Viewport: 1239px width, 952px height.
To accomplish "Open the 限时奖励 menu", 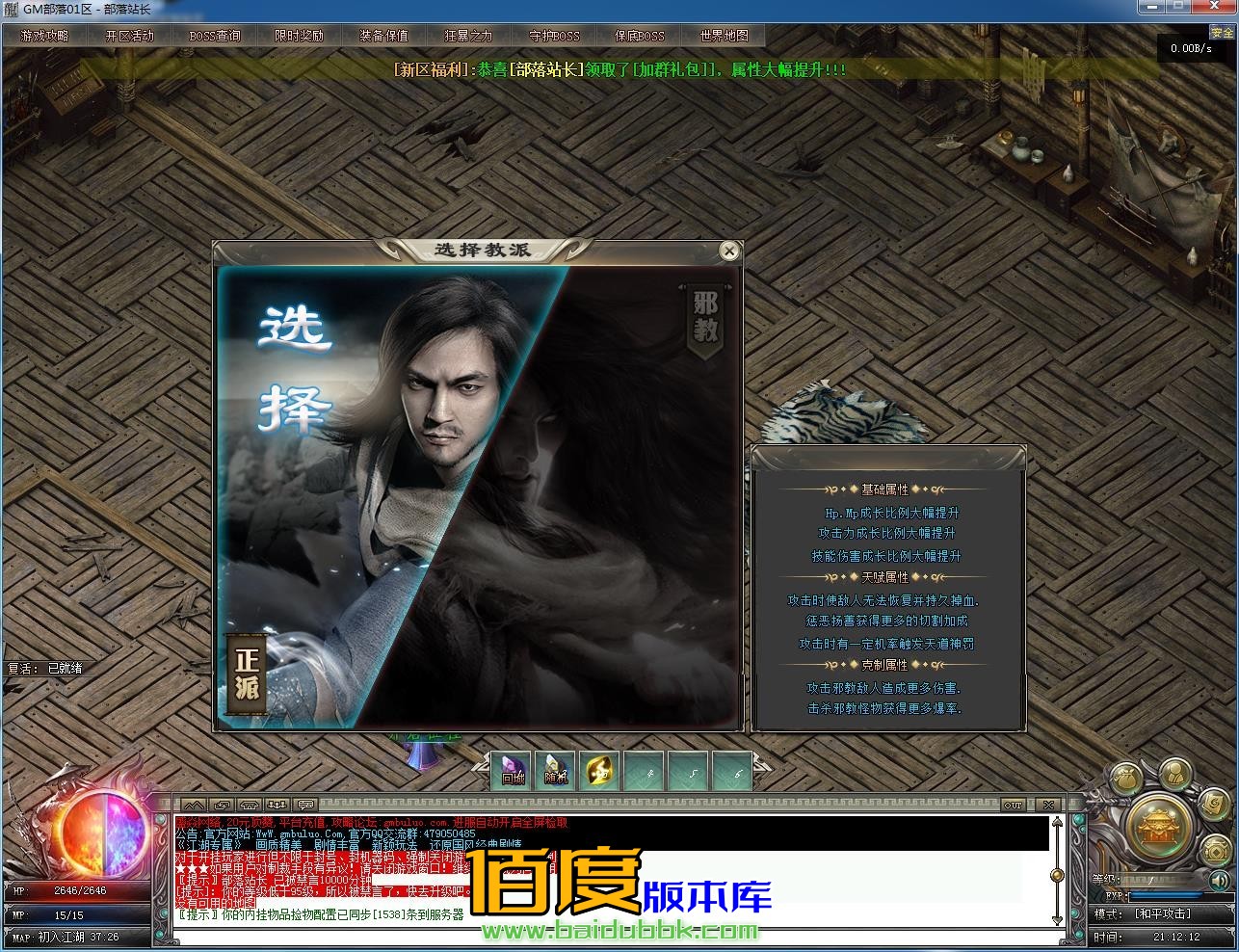I will 299,36.
